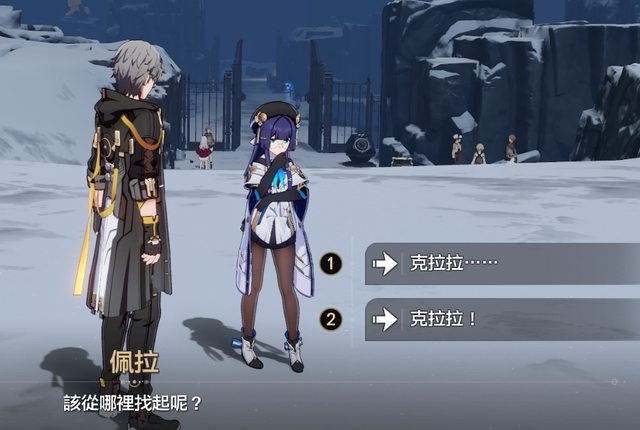Choose the reply "克拉拉……"

(x=500, y=264)
